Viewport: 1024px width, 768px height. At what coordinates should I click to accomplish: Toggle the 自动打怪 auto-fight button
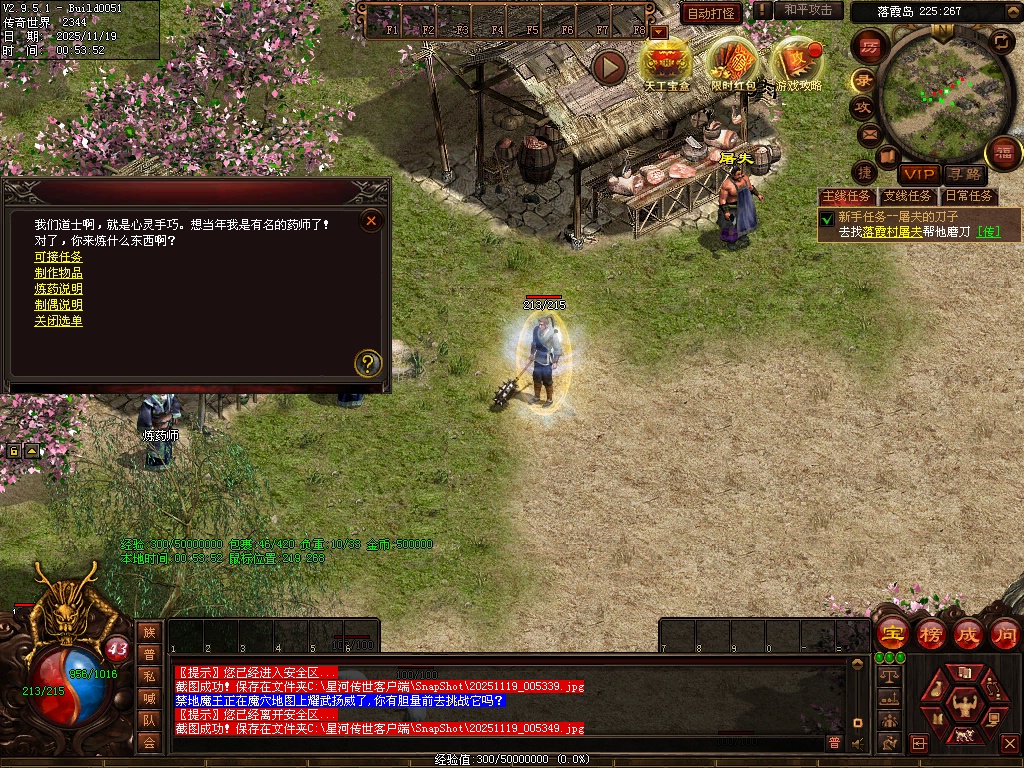tap(711, 13)
